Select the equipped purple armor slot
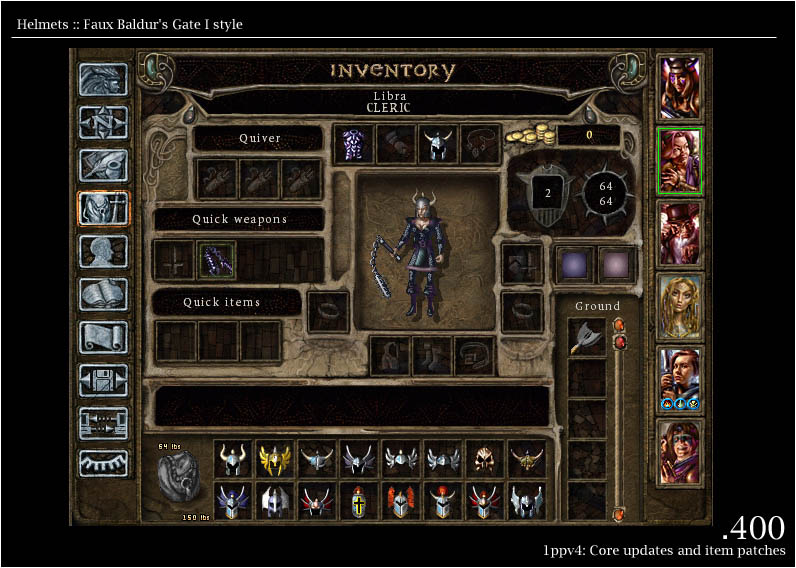The image size is (796, 568). pos(353,144)
